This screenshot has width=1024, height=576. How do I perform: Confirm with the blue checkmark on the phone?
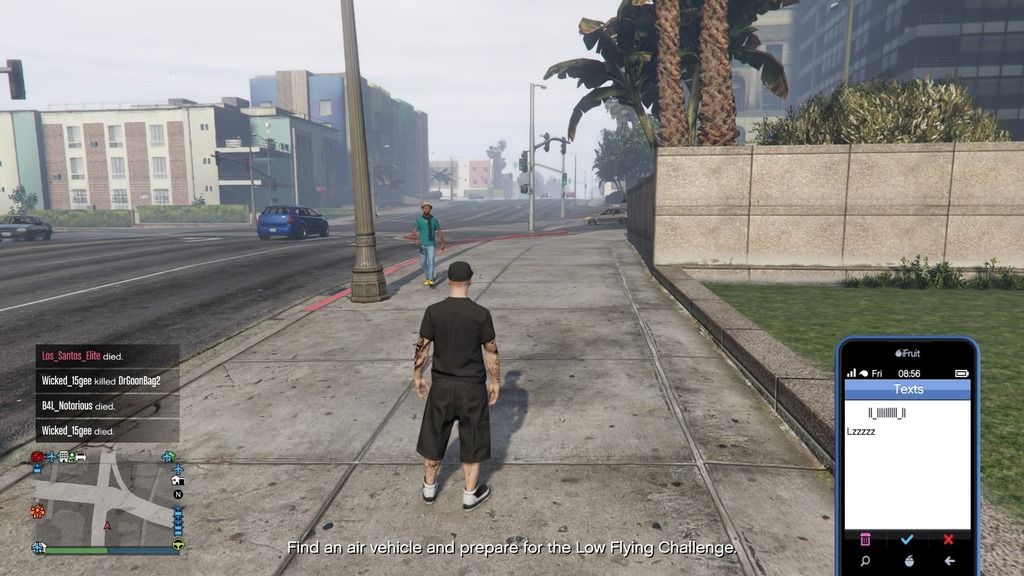pos(907,539)
